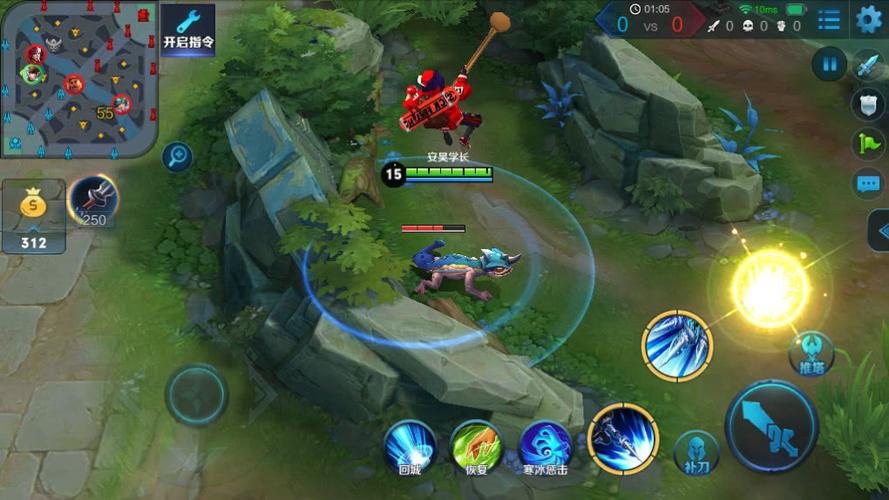Cast the 寒冰惩击 smite spell
889x500 pixels.
pos(545,446)
